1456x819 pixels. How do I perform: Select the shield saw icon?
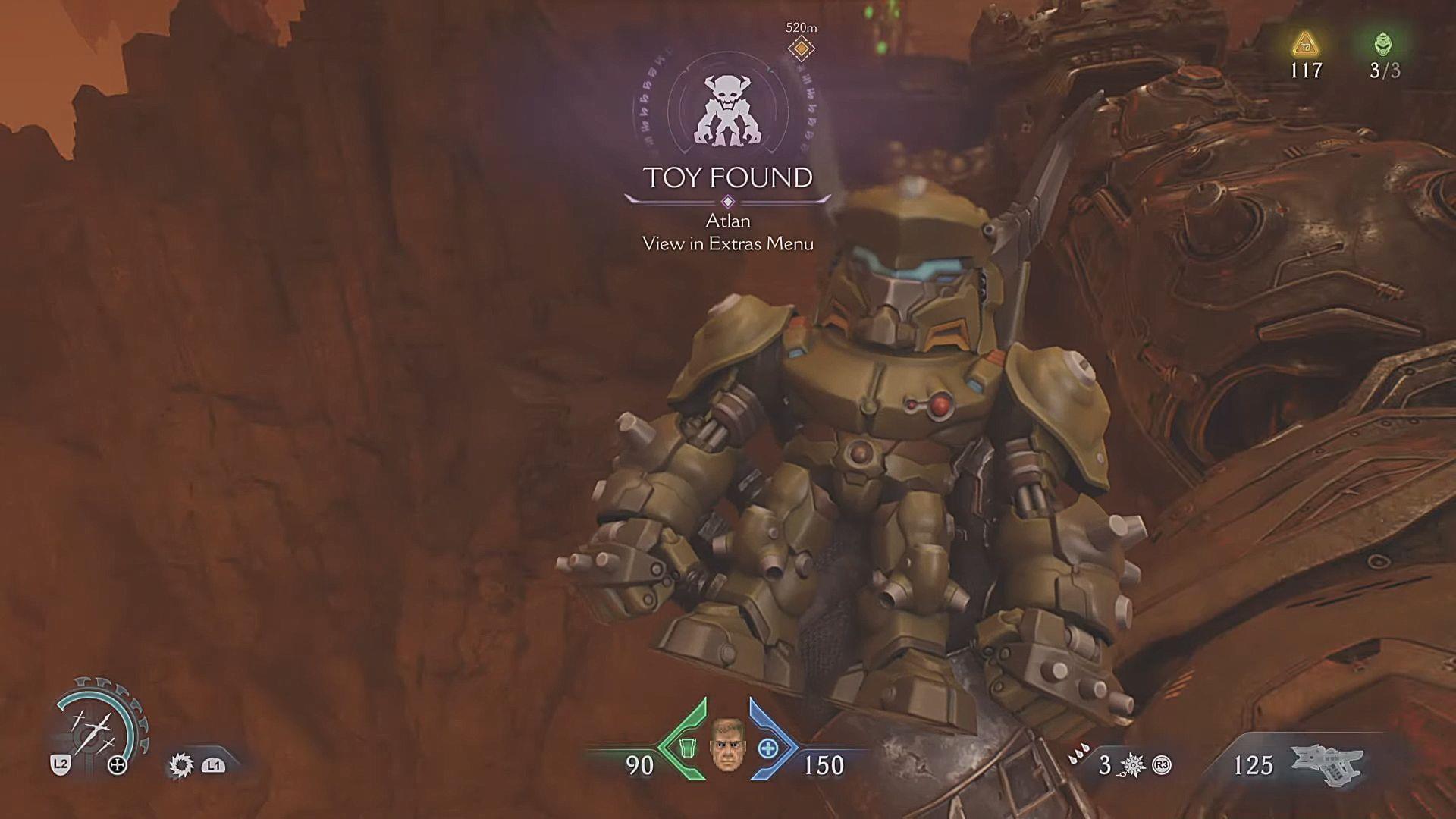pos(181,765)
